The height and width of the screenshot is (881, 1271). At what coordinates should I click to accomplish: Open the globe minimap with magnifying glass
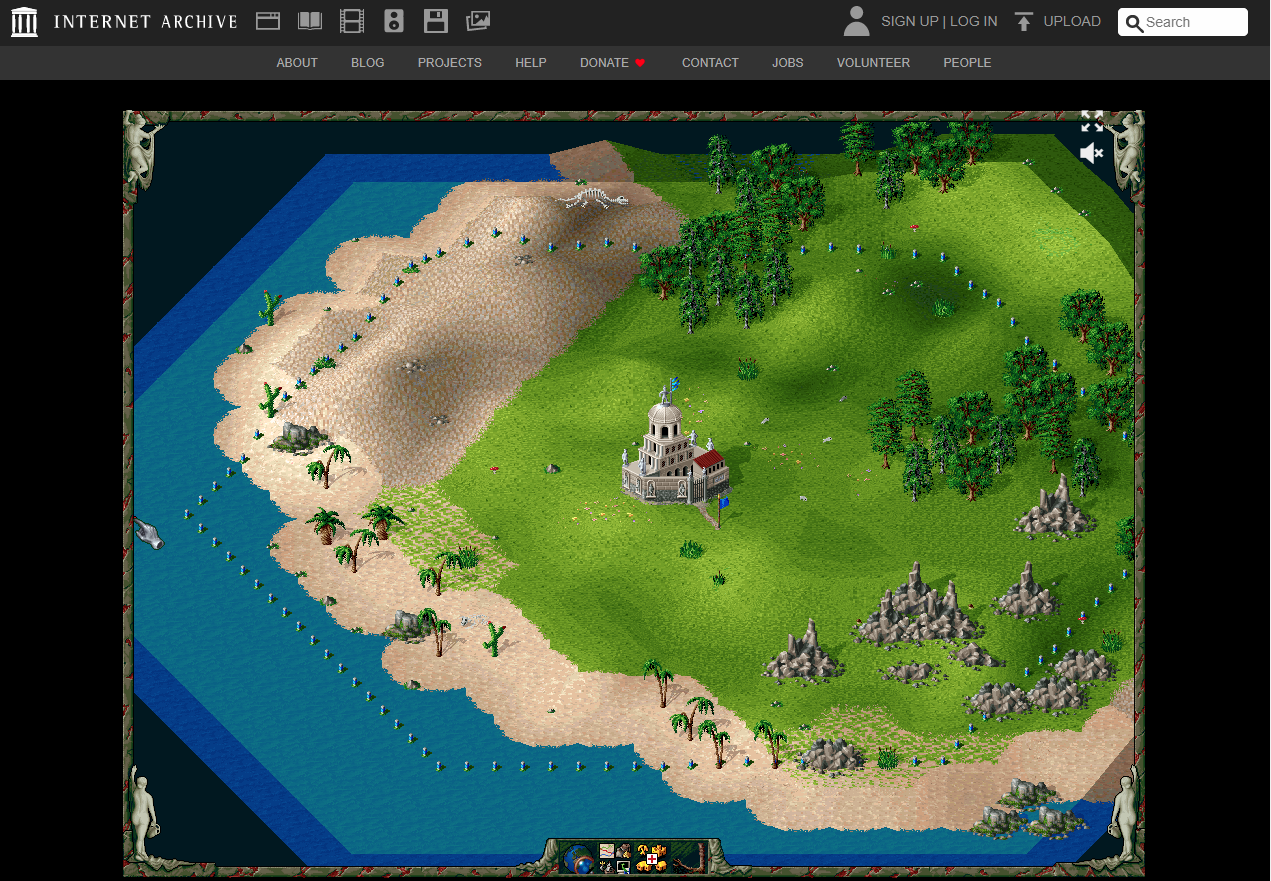578,860
